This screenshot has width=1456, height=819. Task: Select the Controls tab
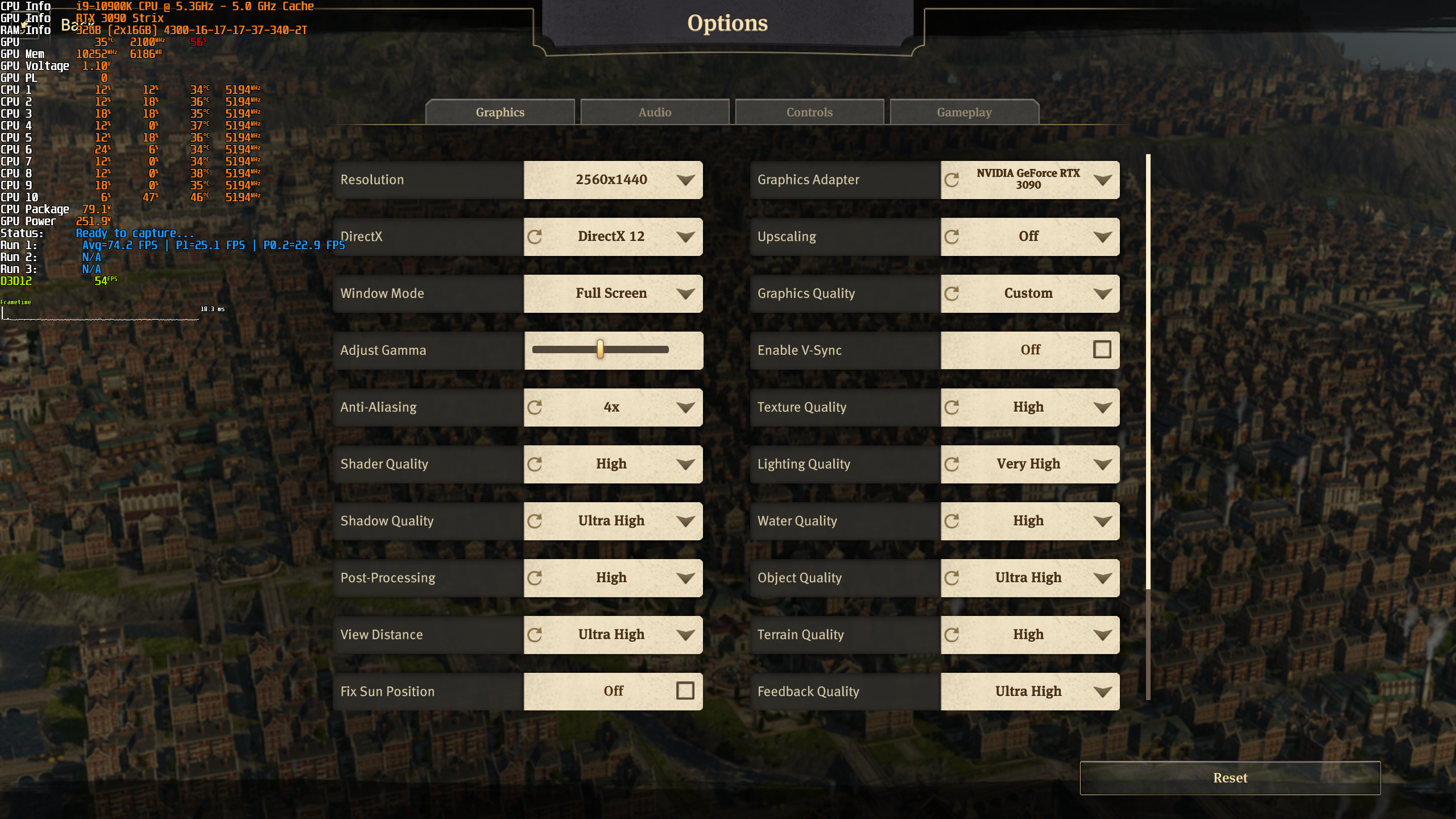809,111
